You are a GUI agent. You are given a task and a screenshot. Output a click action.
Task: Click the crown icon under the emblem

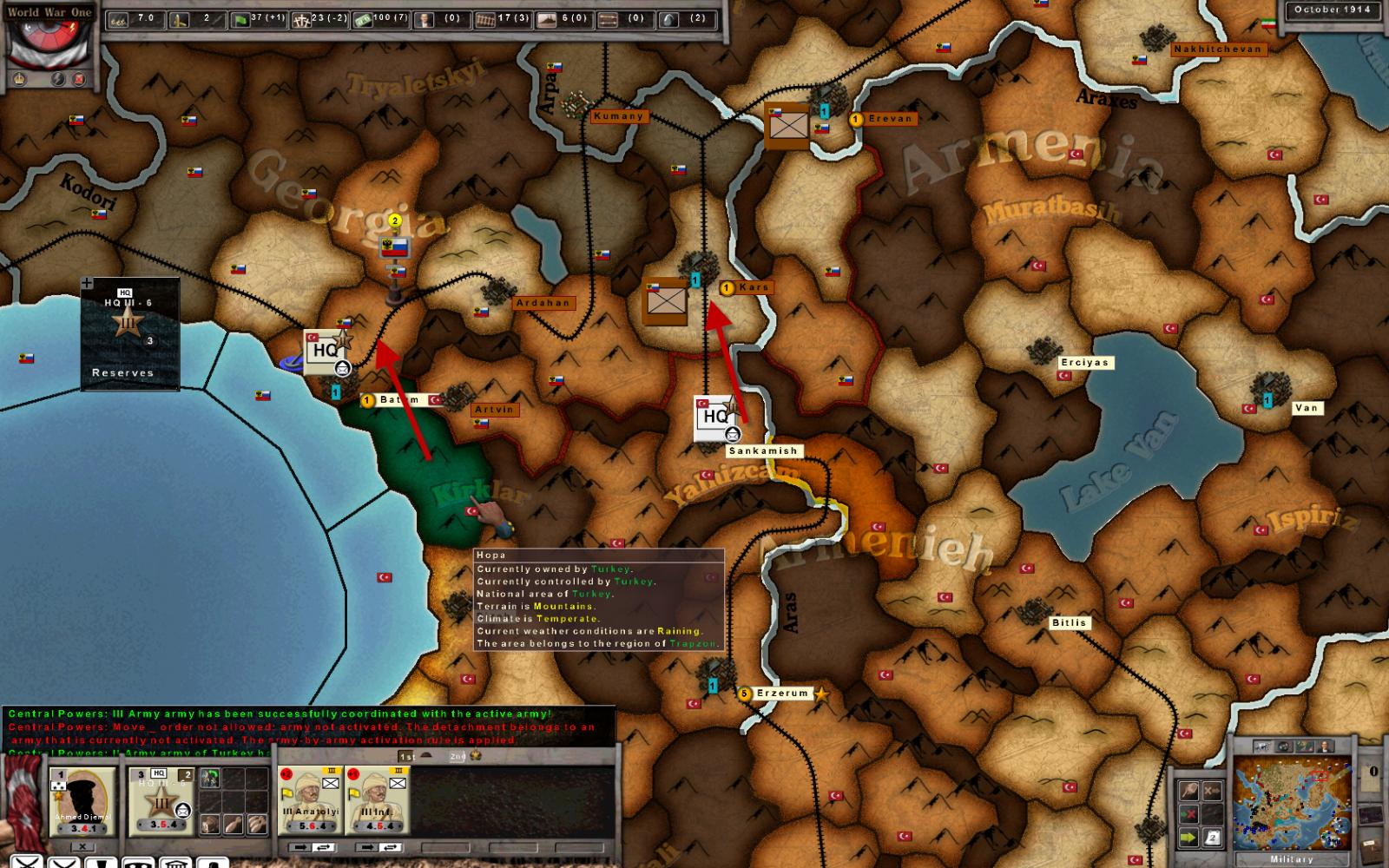coord(20,79)
